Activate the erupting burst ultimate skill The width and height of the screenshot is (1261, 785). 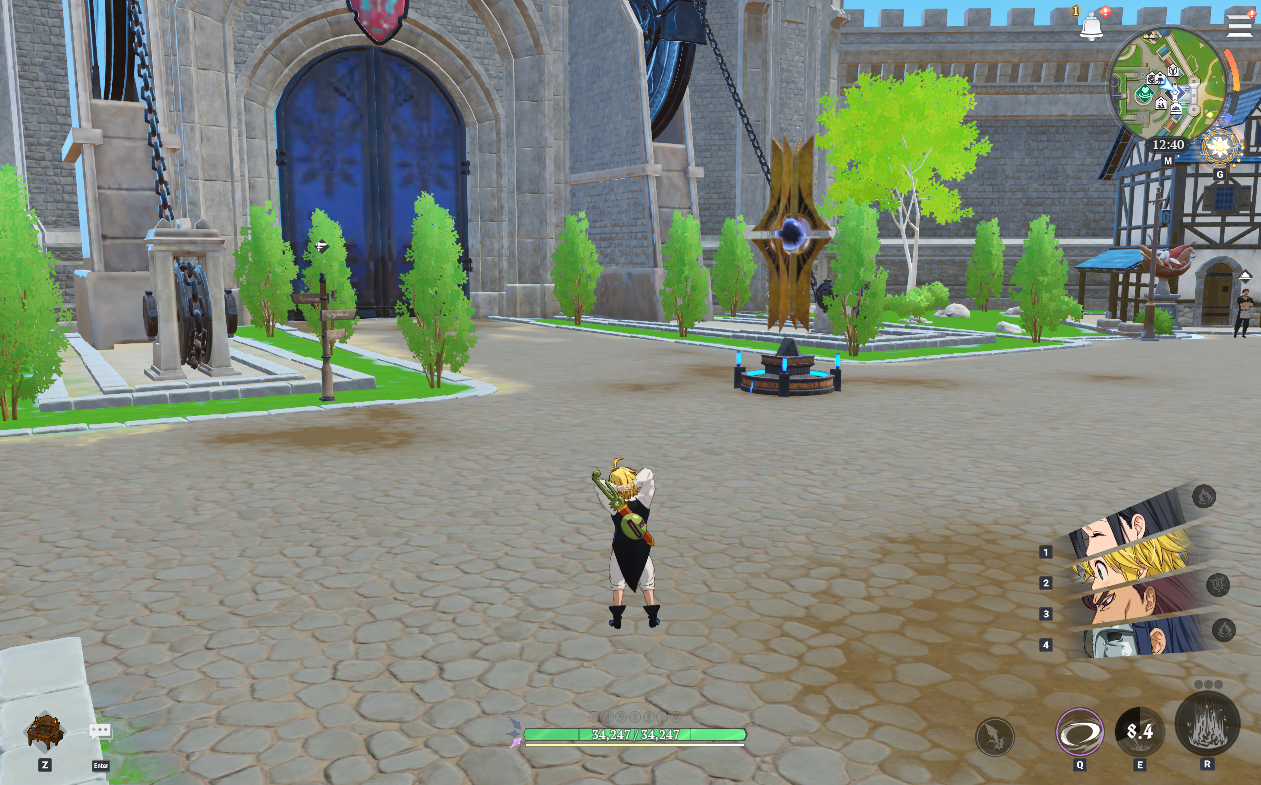point(1207,724)
